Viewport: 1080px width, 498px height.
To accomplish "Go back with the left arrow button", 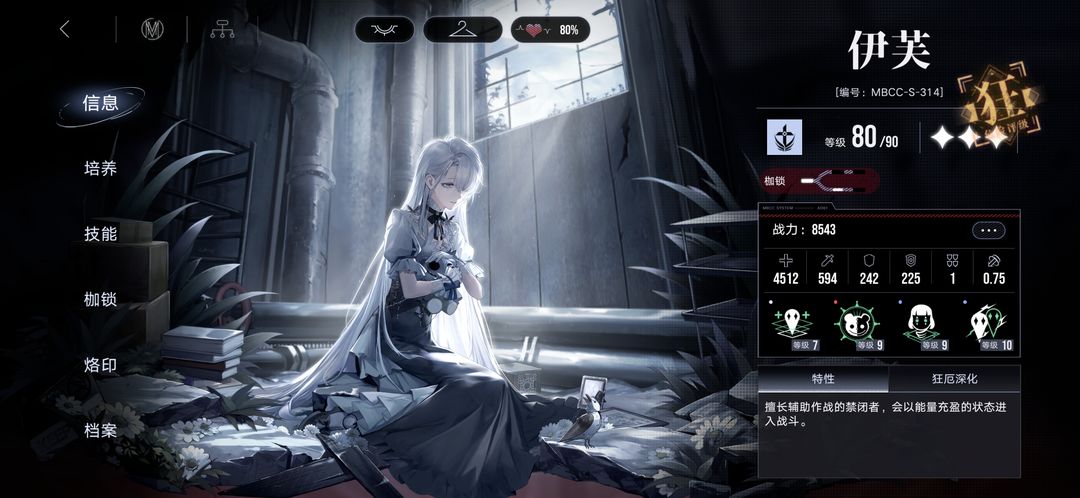I will [x=65, y=29].
